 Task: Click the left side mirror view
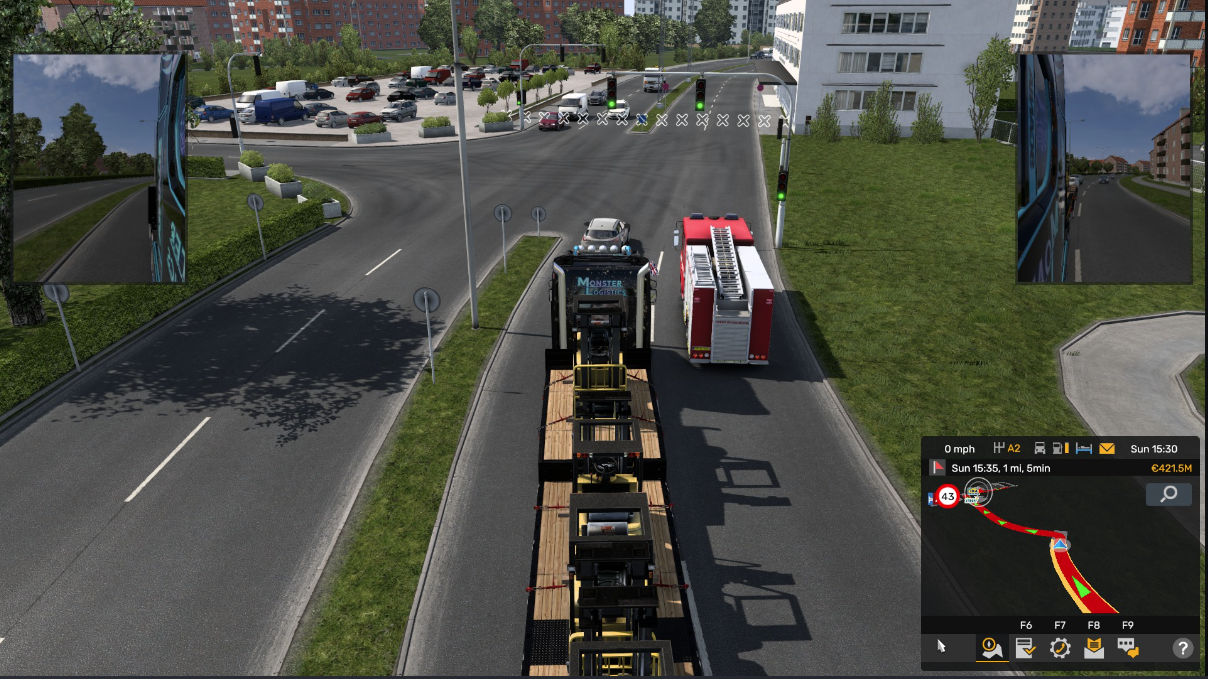(99, 168)
